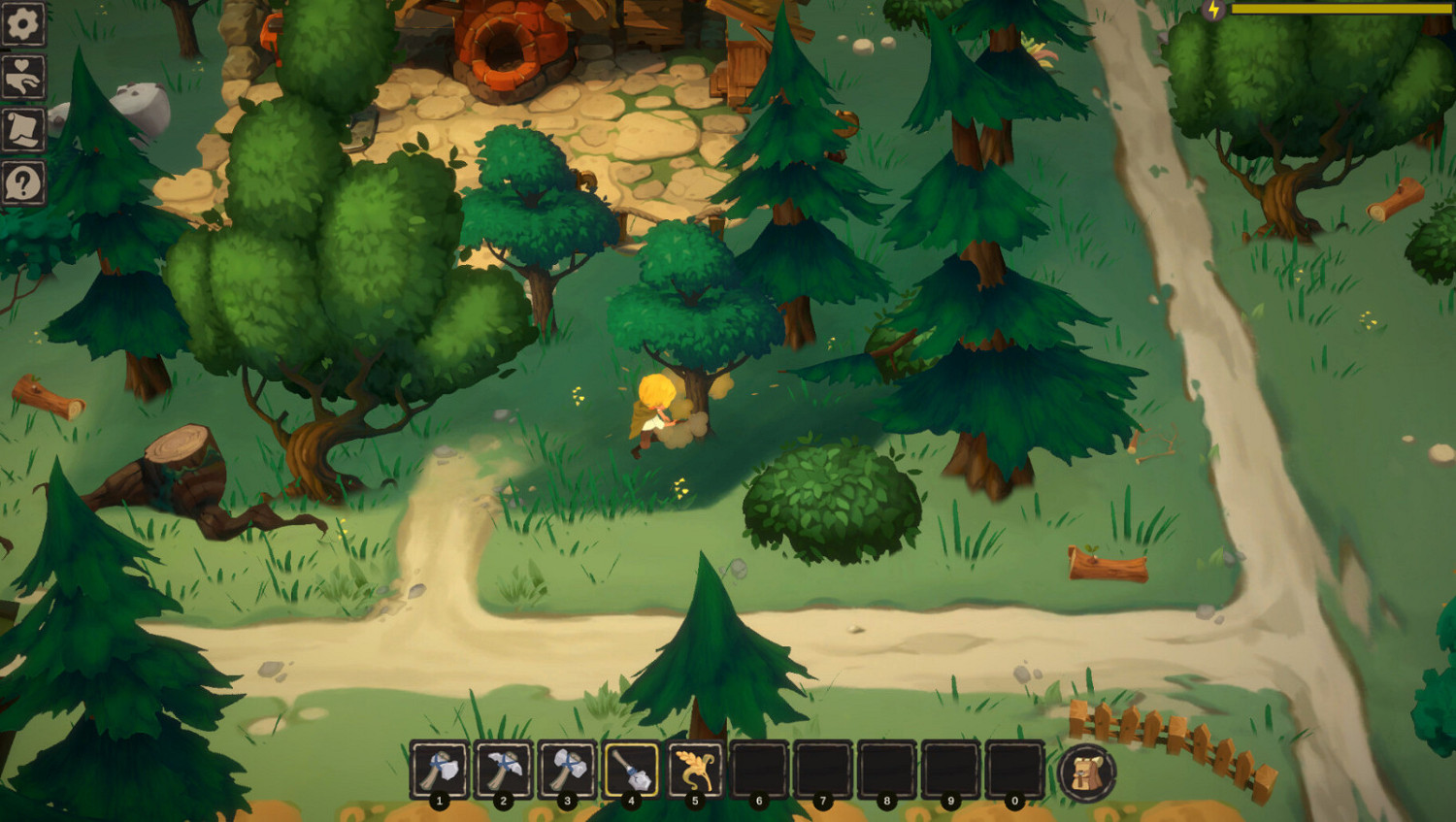Select the wheat item in slot 5
1456x822 pixels.
(x=694, y=770)
